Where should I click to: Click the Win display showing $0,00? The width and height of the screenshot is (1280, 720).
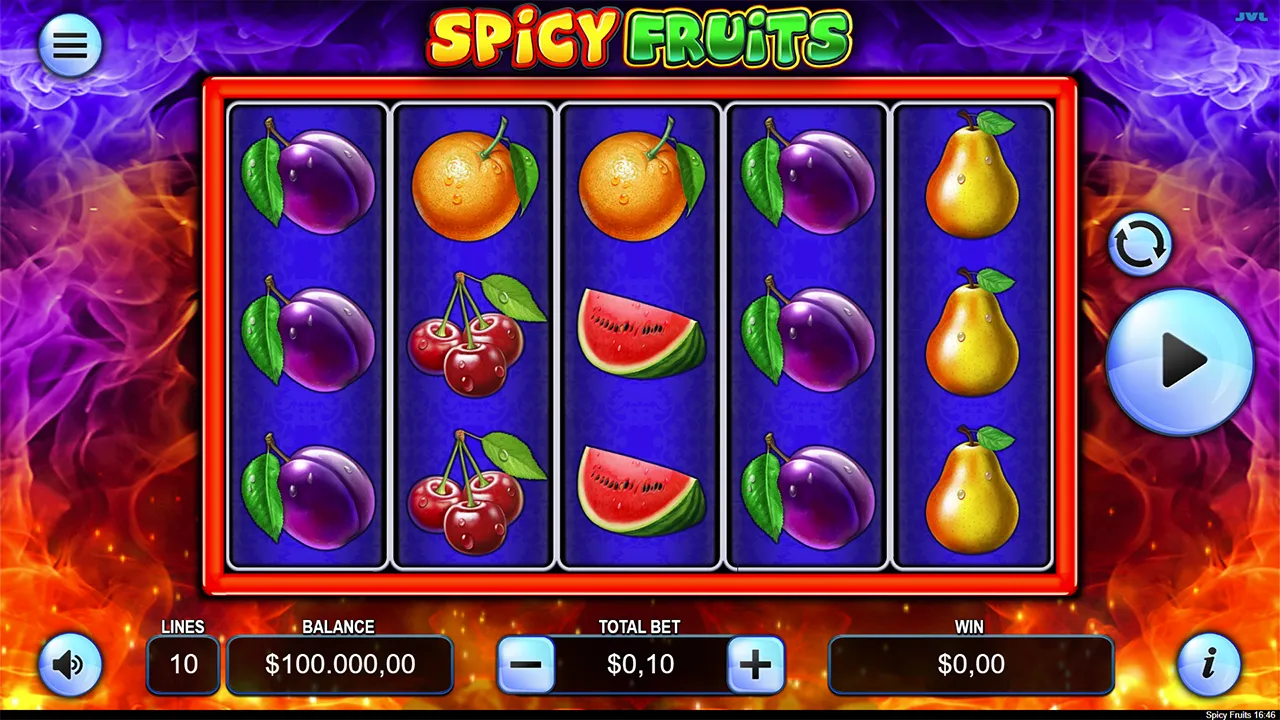(970, 664)
